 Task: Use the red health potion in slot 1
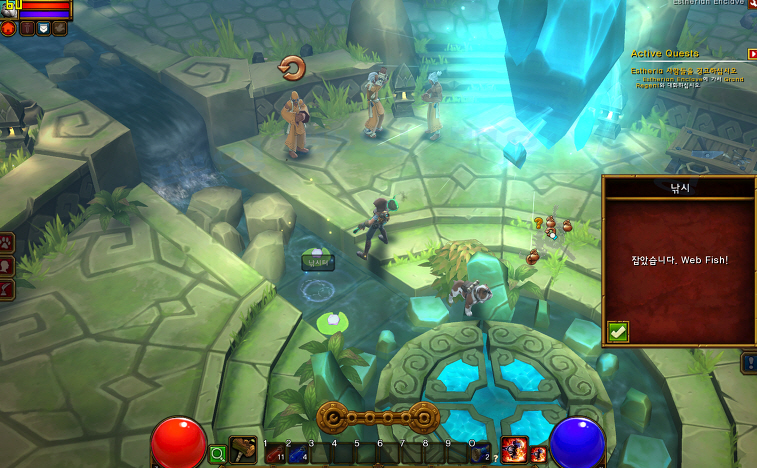click(274, 455)
